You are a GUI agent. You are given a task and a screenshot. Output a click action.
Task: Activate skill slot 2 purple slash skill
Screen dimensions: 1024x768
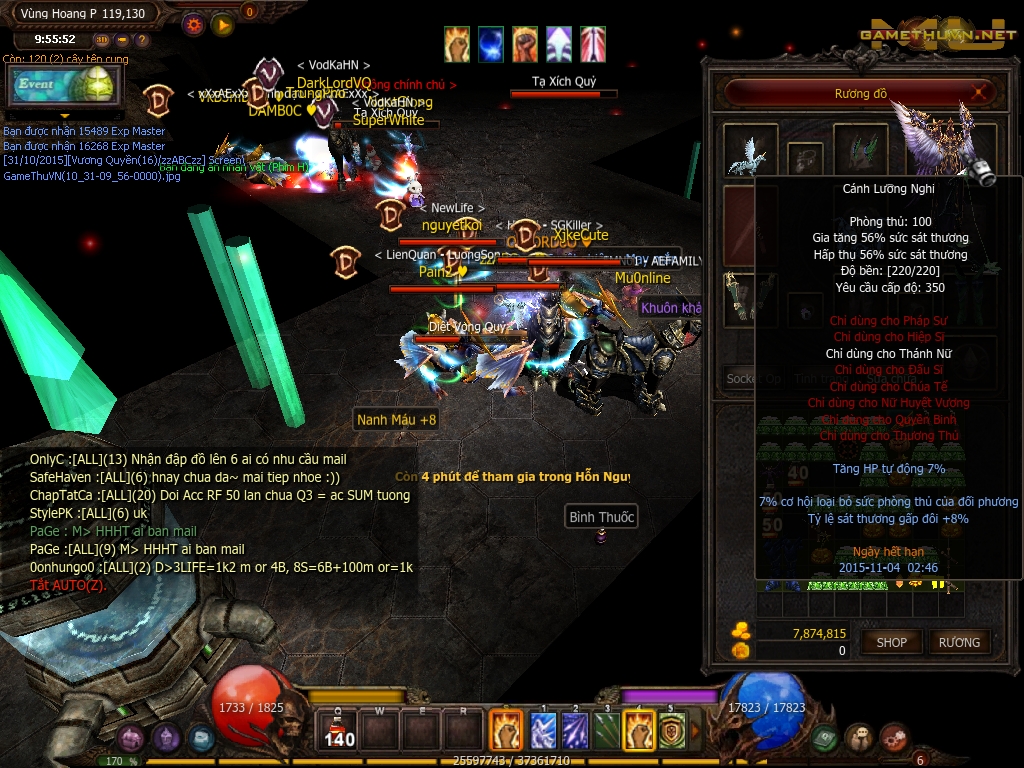click(574, 730)
